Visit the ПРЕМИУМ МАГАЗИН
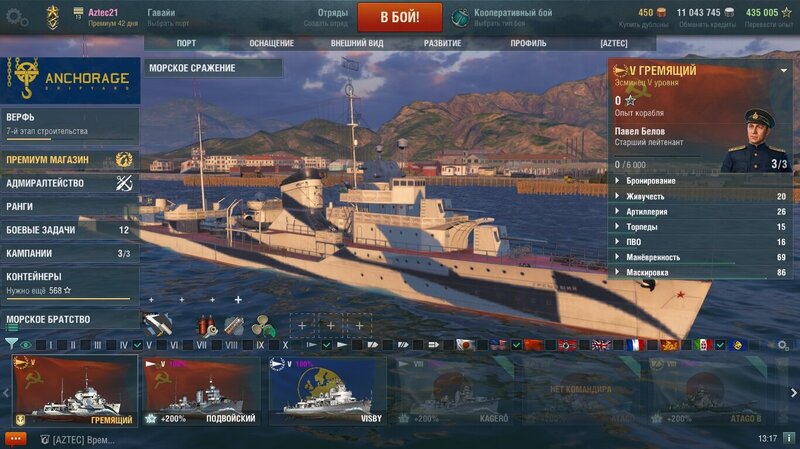The image size is (800, 449). coord(68,159)
